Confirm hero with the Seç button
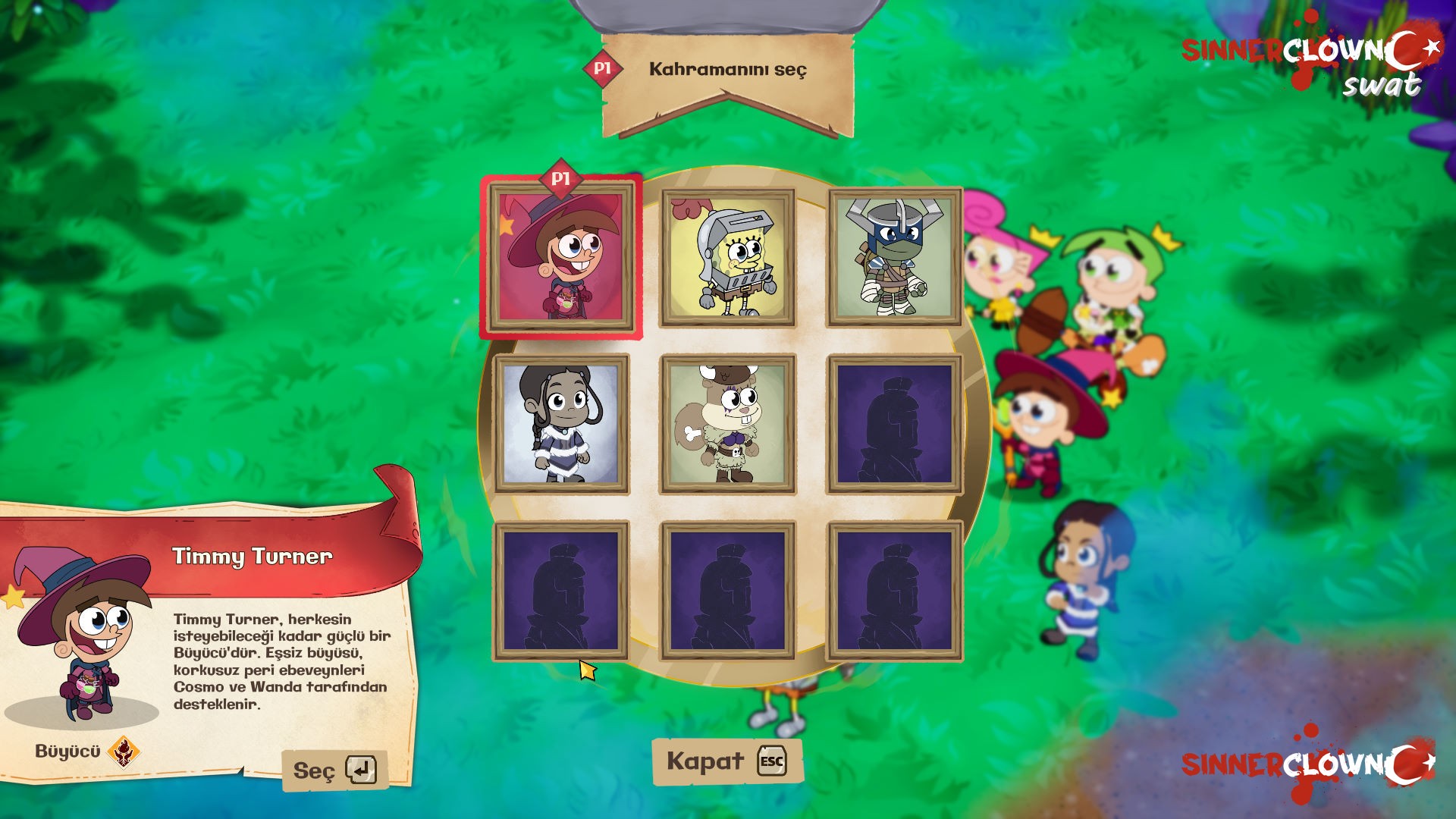The width and height of the screenshot is (1456, 819). [x=334, y=770]
